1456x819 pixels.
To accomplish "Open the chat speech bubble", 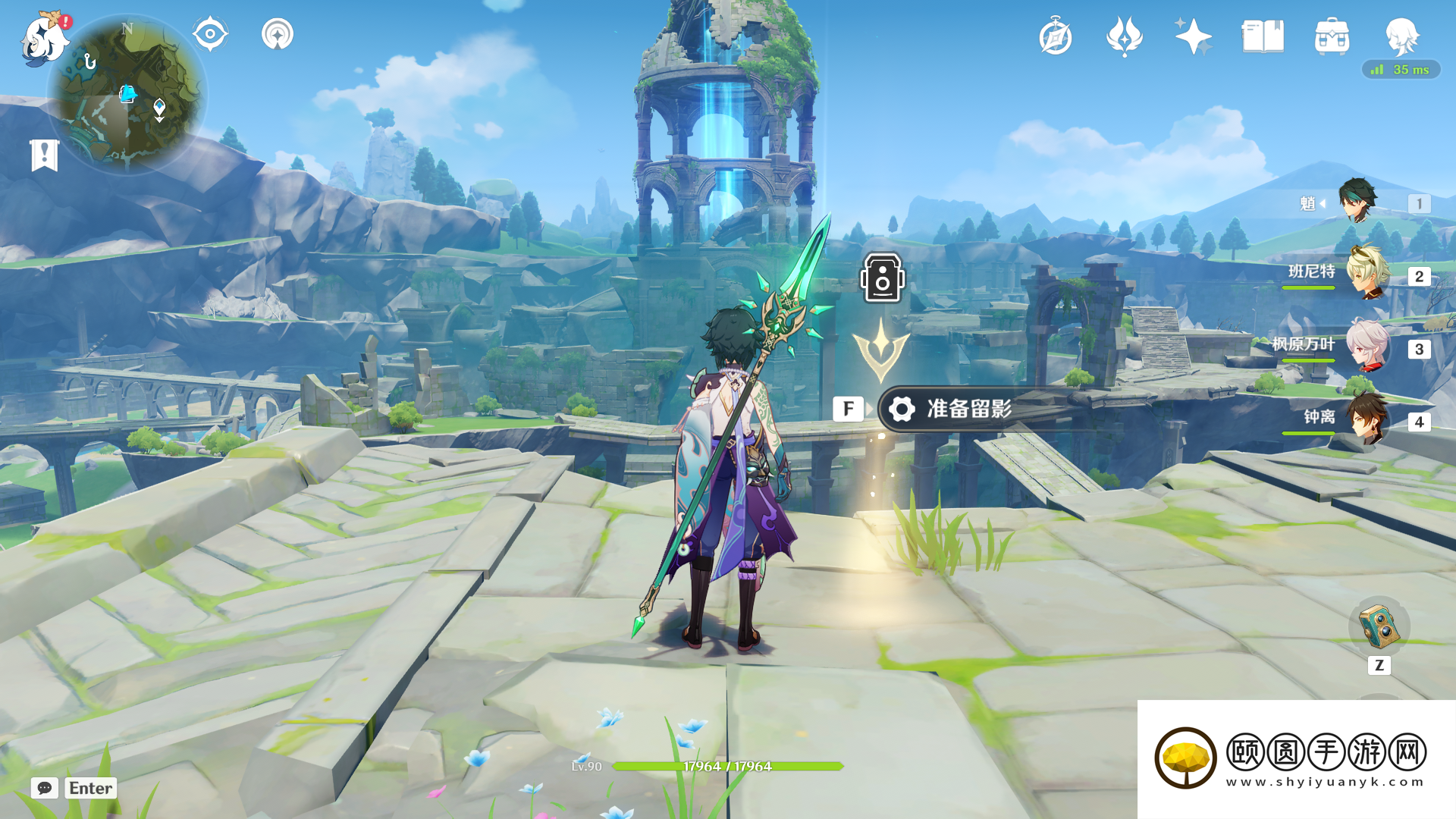I will 45,788.
